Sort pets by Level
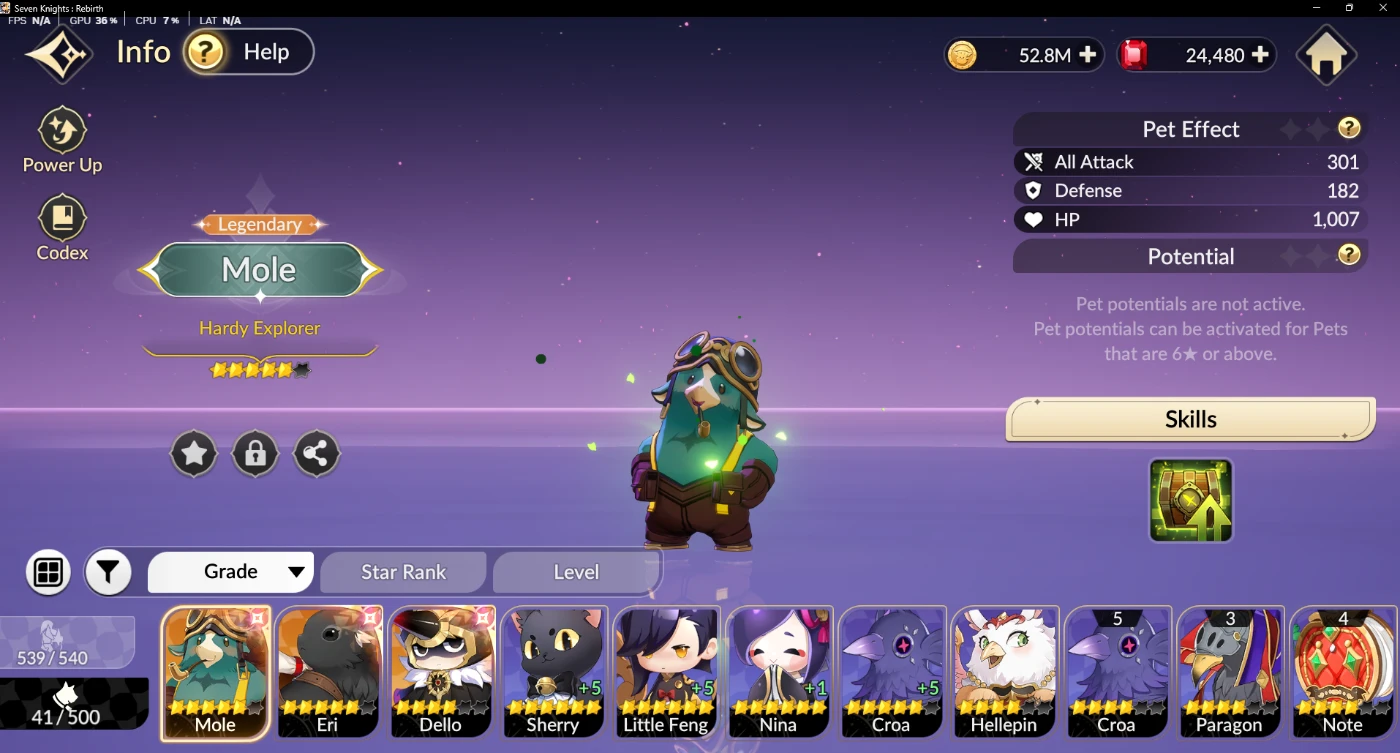This screenshot has width=1400, height=753. pos(576,572)
